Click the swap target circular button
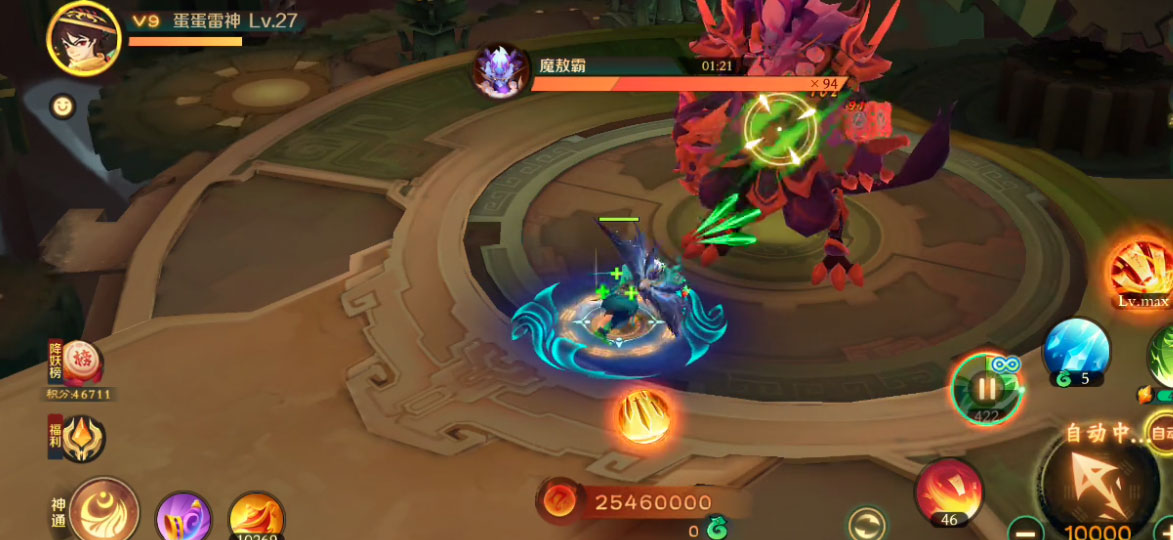 click(866, 524)
